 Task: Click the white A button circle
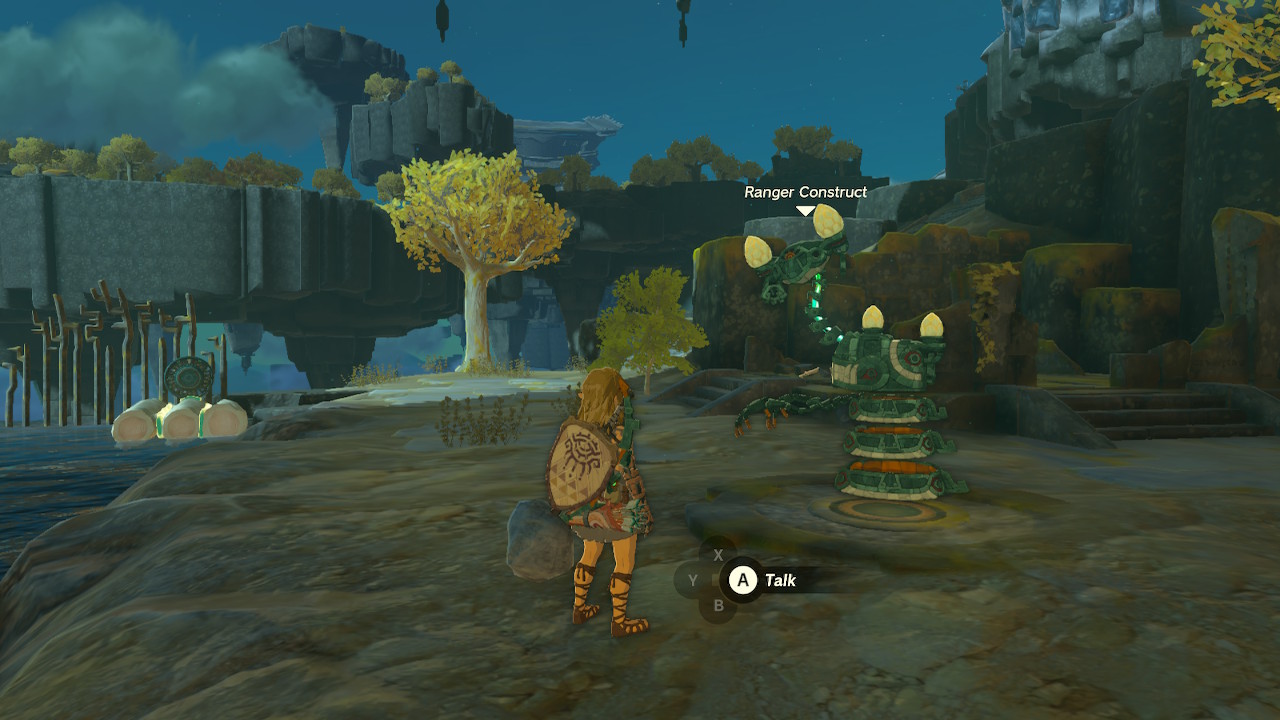[x=743, y=580]
